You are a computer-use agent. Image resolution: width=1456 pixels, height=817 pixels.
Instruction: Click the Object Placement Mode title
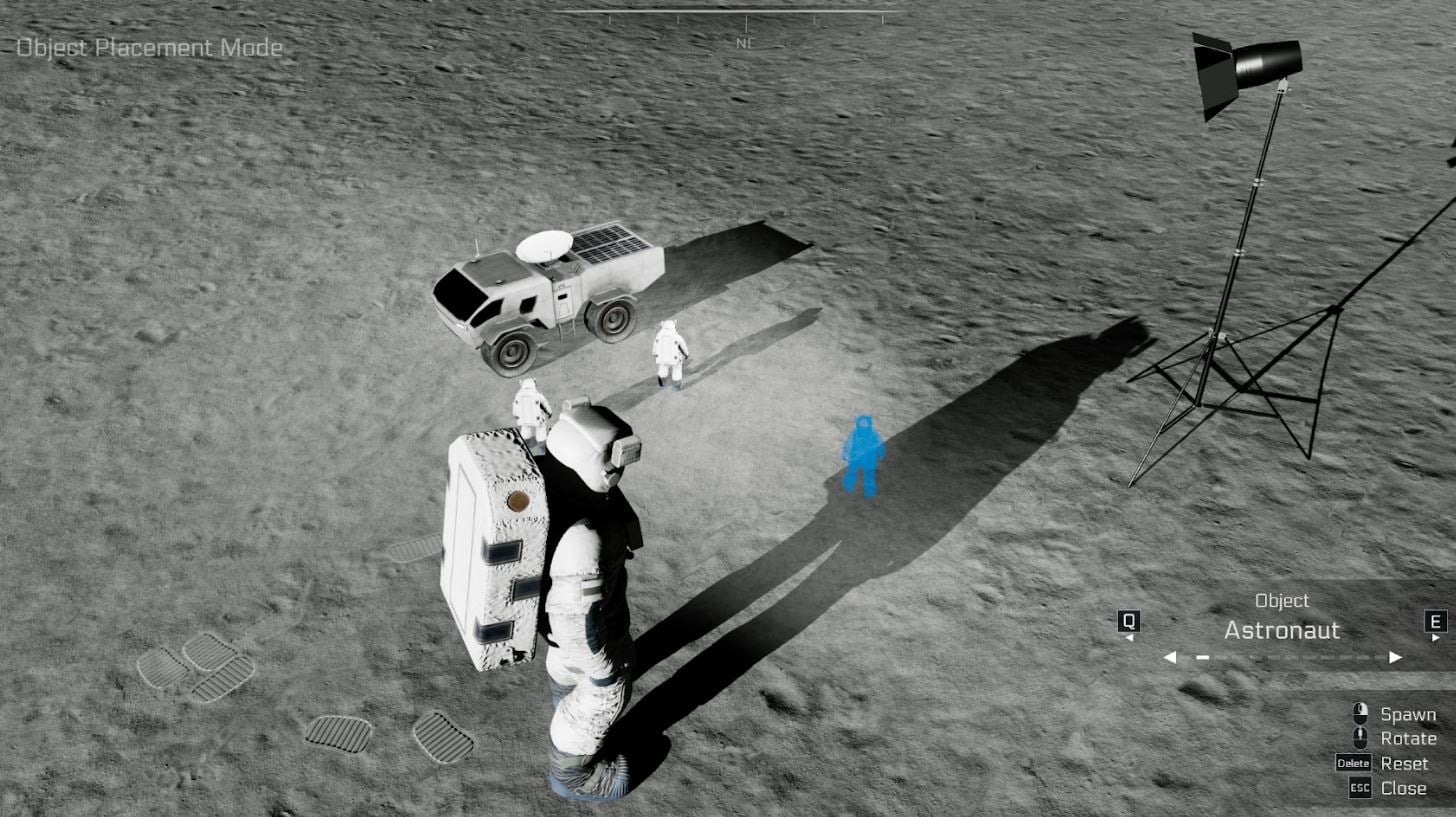[x=147, y=47]
